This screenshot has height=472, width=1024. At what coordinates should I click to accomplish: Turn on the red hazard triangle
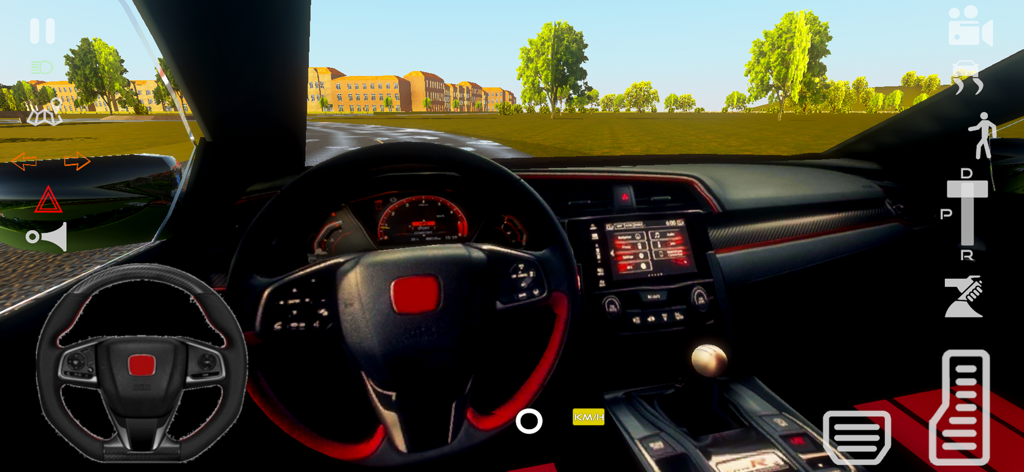point(48,201)
